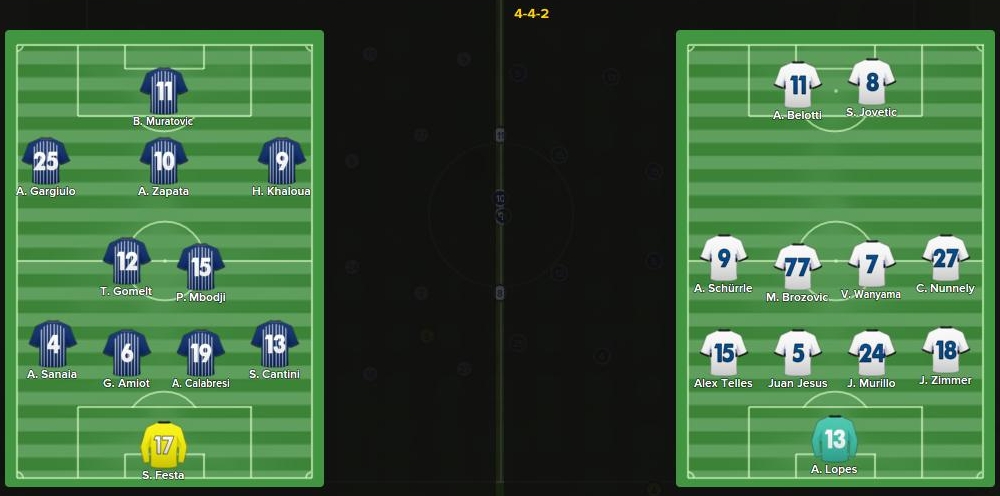Select H. Khaloua, number 9
This screenshot has height=496, width=1000.
pos(281,162)
